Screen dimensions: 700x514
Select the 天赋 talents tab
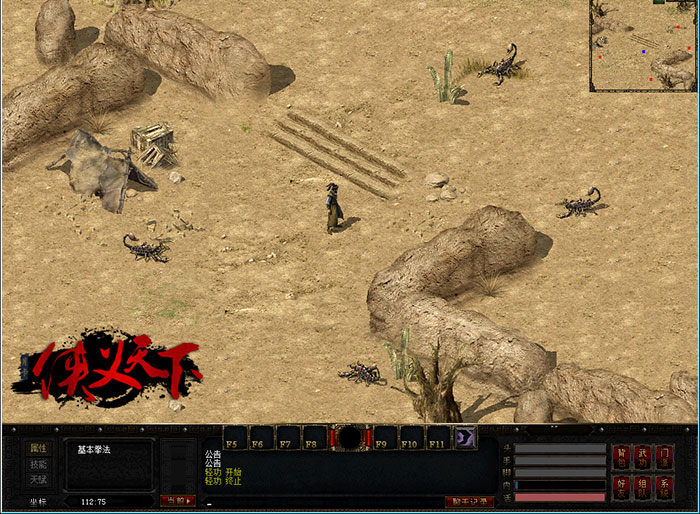coord(38,481)
